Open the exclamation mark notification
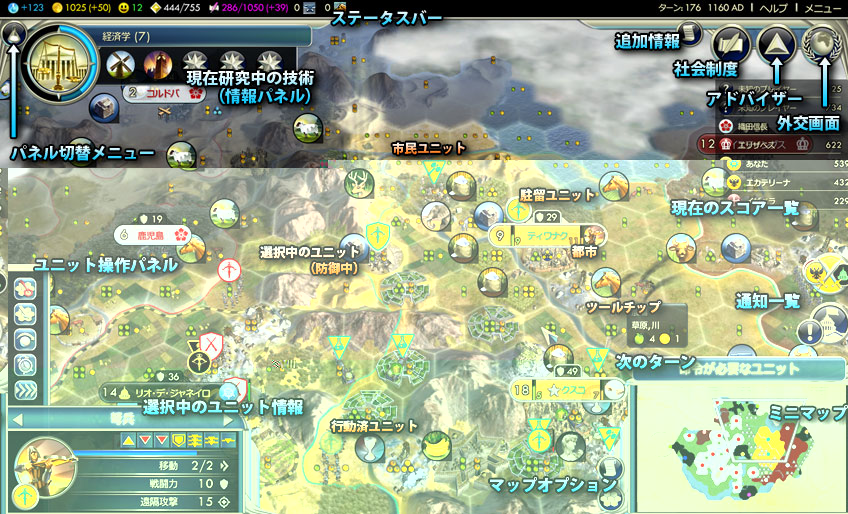Viewport: 848px width, 514px height. pyautogui.click(x=810, y=332)
